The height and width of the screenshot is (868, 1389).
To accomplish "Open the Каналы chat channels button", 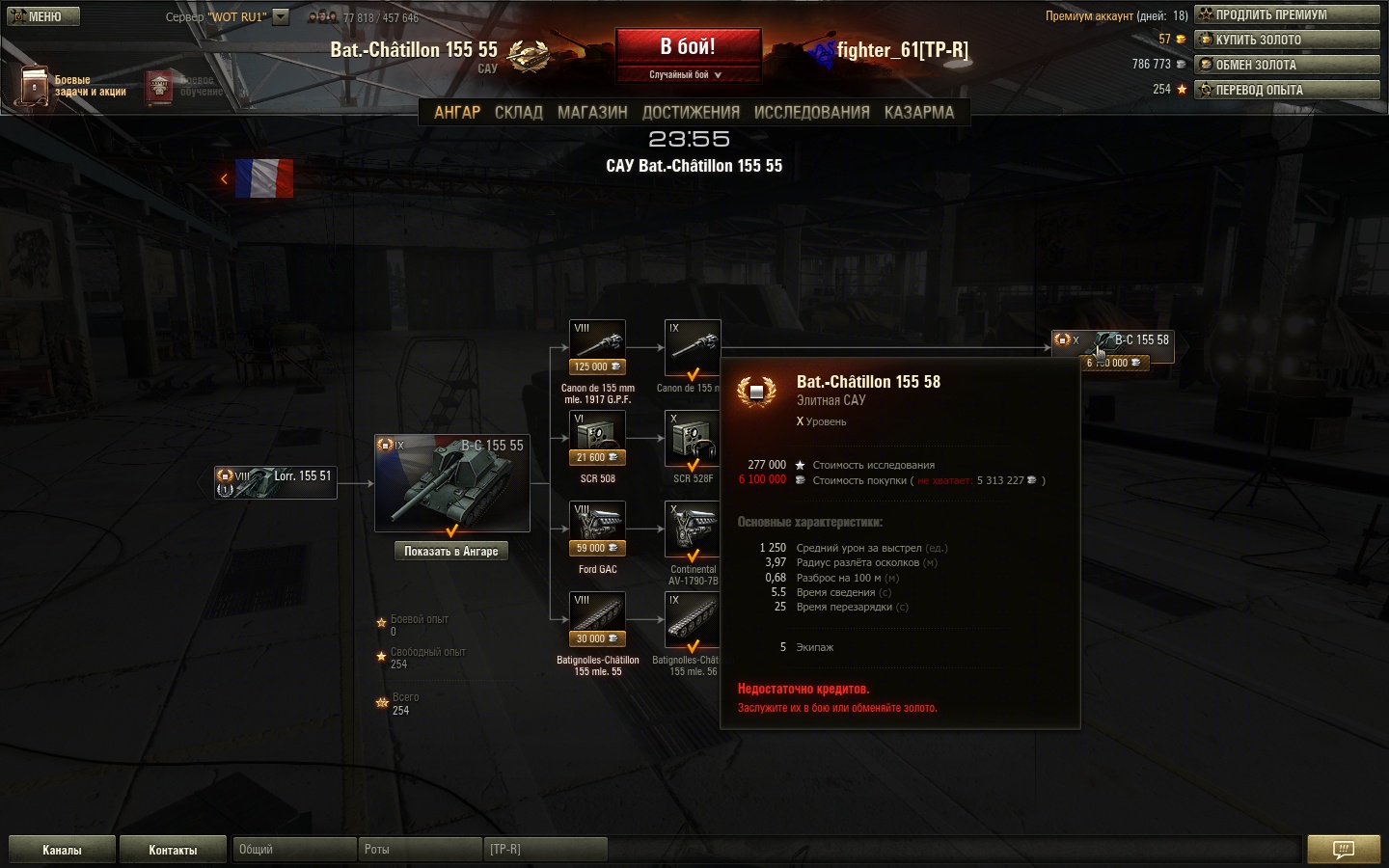I will tap(62, 850).
